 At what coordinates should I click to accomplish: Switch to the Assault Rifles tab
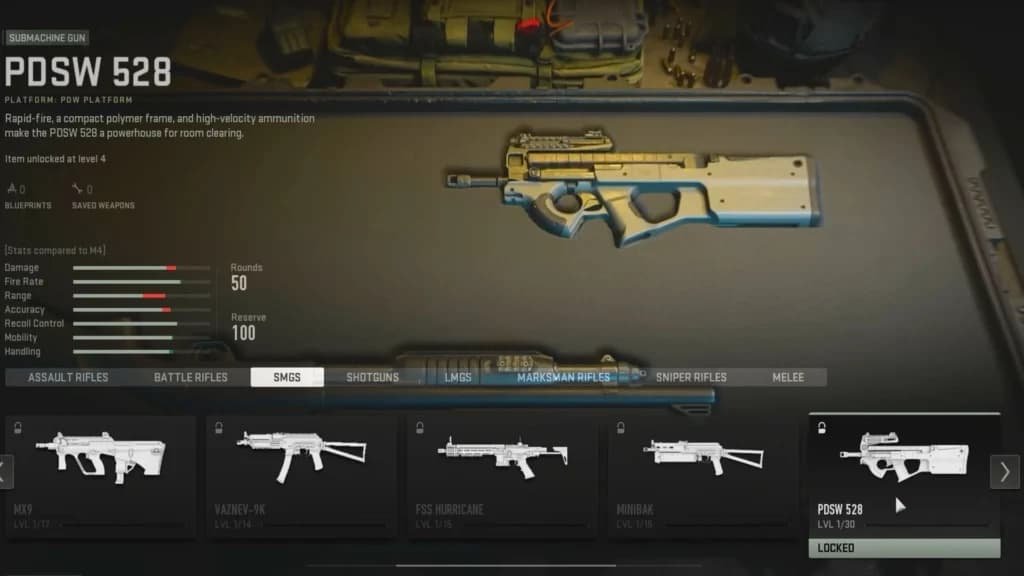tap(68, 377)
